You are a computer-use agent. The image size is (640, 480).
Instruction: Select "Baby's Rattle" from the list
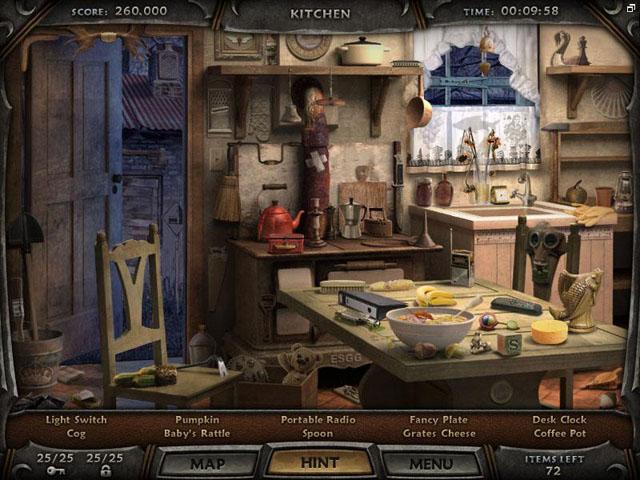[197, 434]
